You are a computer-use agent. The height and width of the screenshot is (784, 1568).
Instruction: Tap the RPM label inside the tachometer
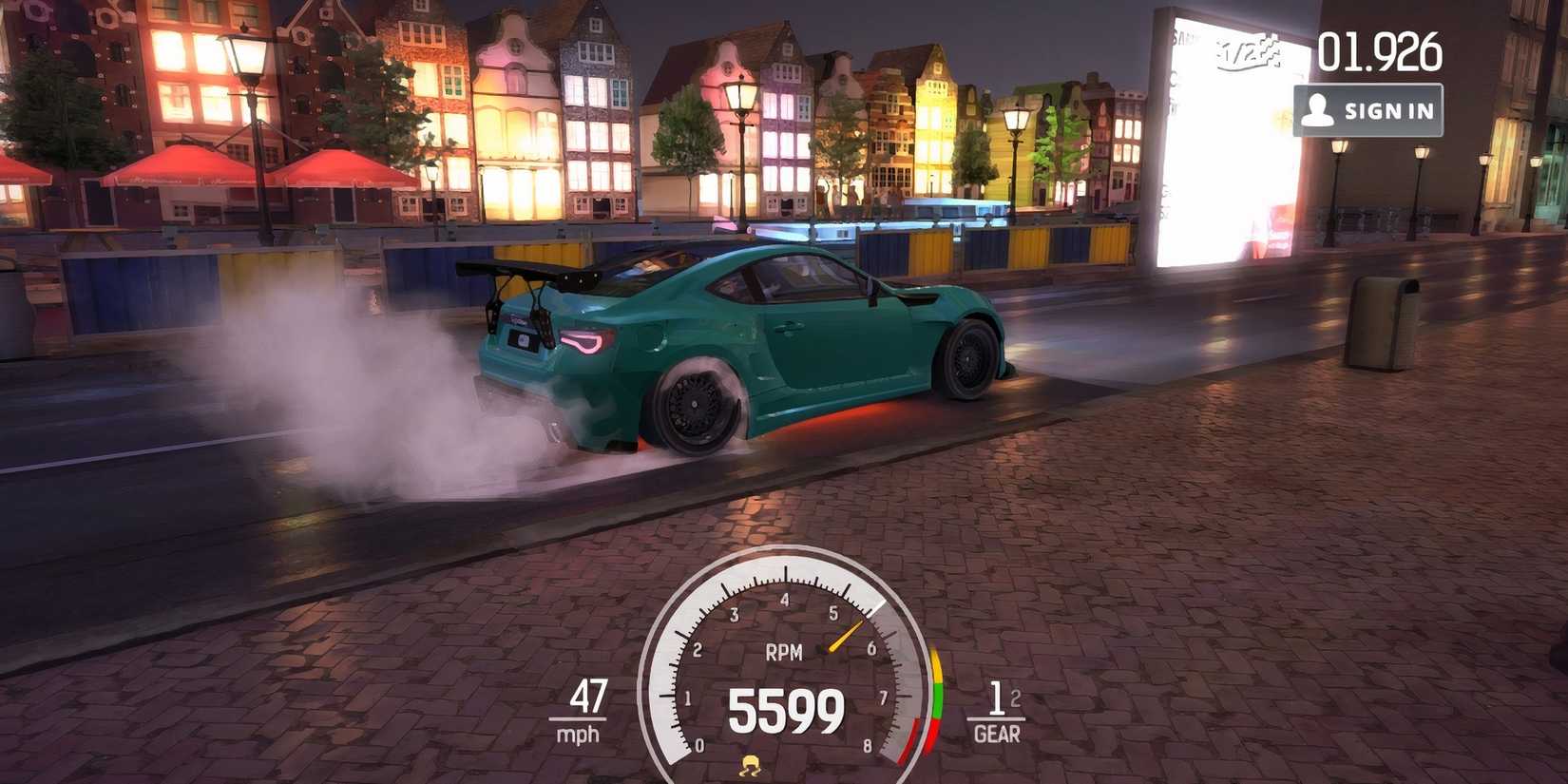[x=782, y=652]
